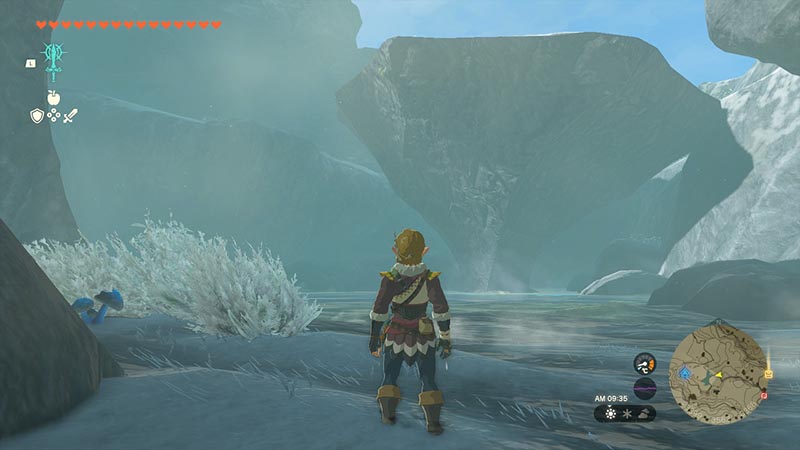Click the purple noise meter circle
Viewport: 800px width, 450px height.
(x=644, y=388)
